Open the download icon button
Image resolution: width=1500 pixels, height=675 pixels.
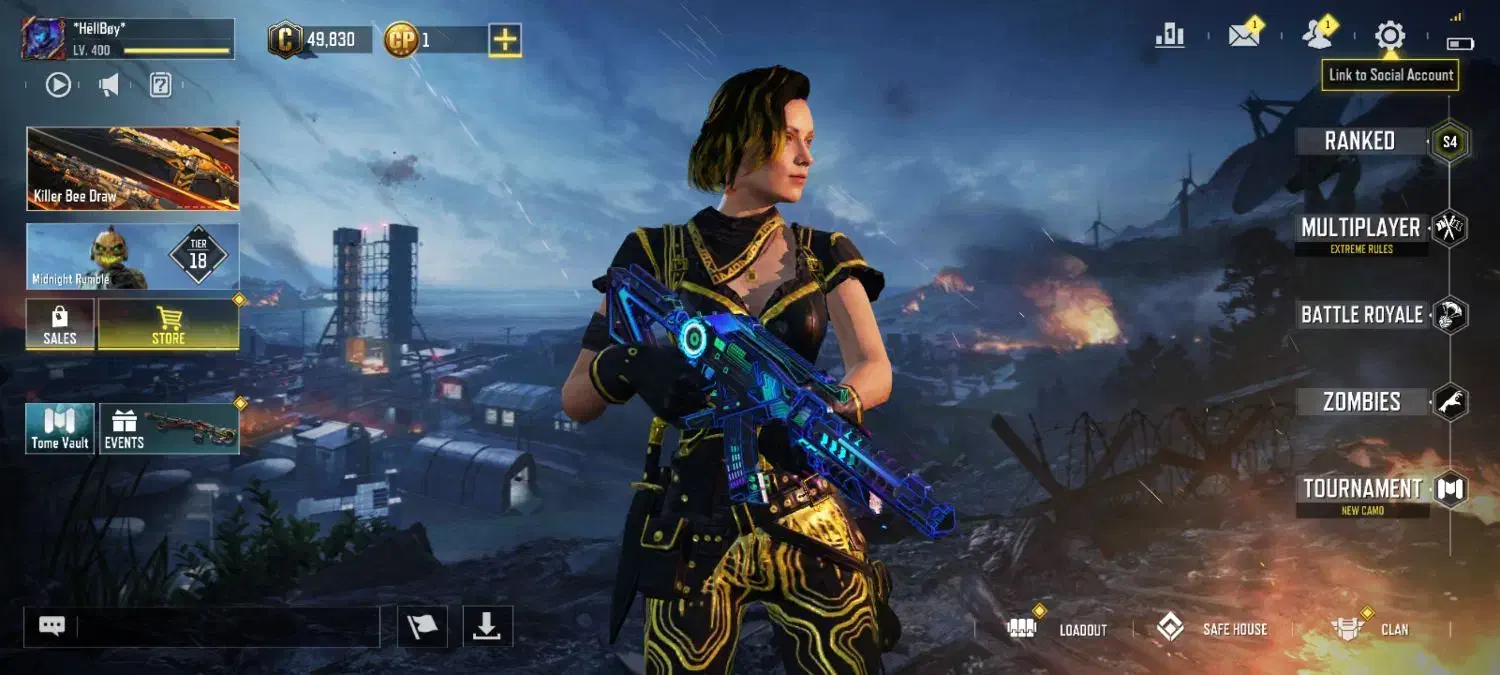coord(487,627)
